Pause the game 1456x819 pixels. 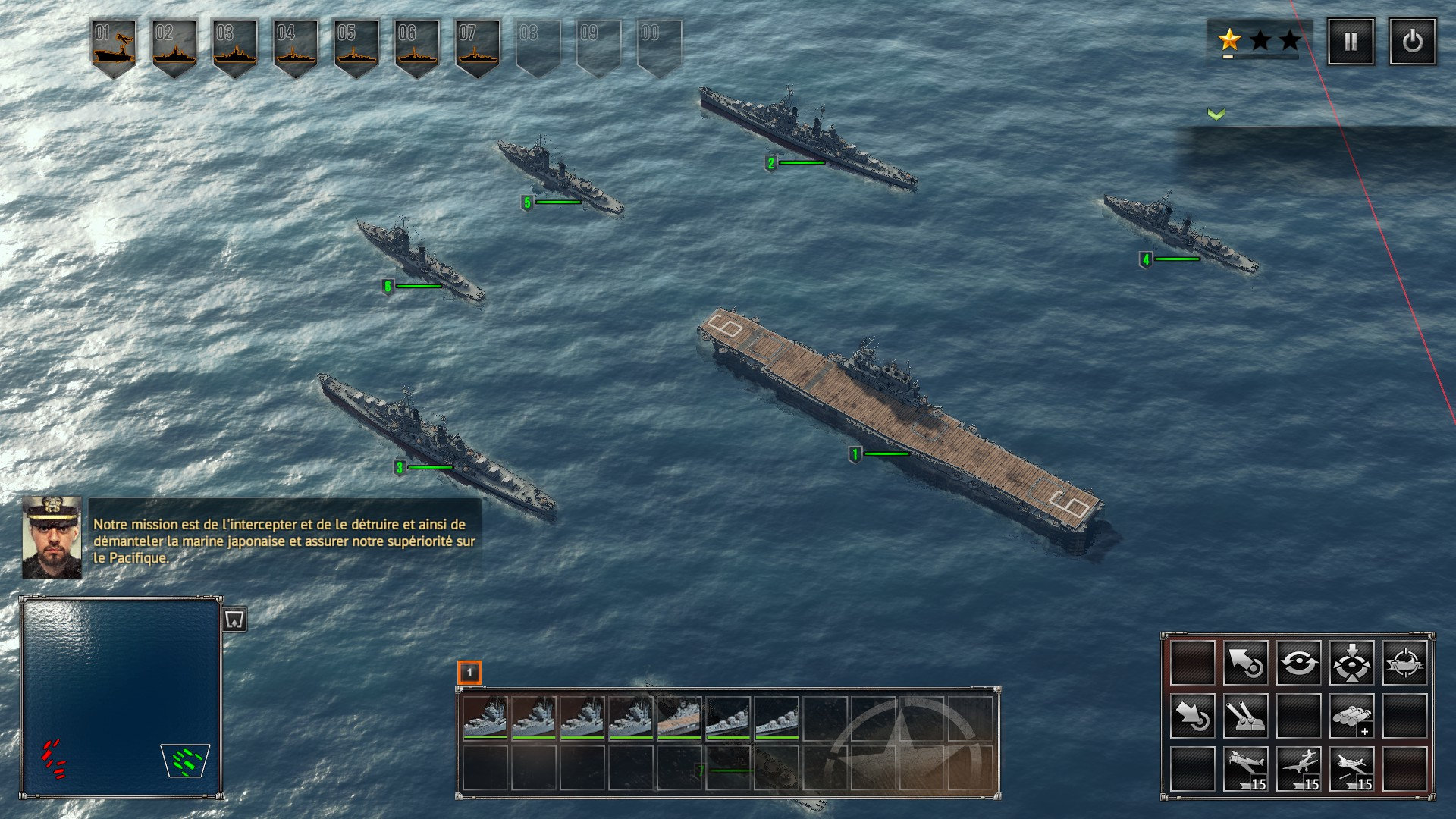1351,42
